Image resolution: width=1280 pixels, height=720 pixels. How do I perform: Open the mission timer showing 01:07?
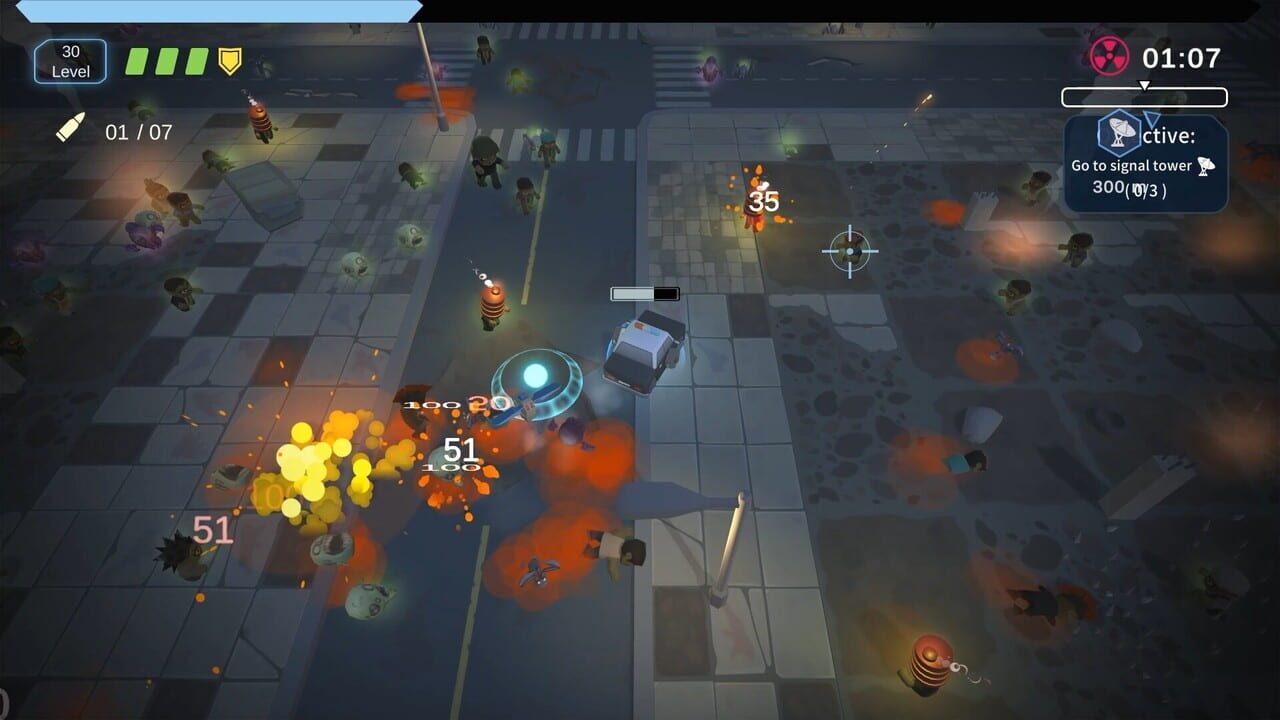[1181, 56]
